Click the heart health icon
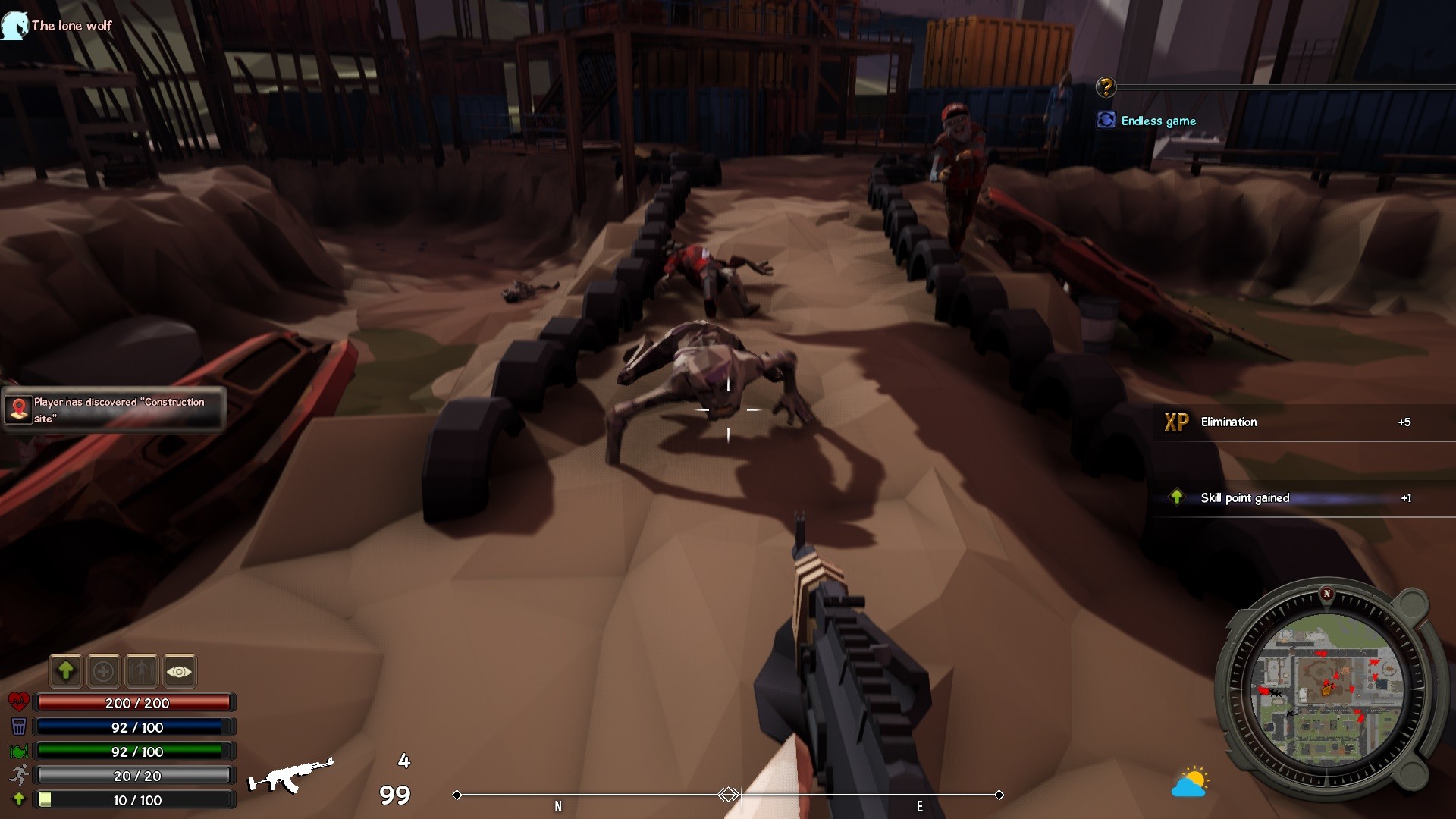The height and width of the screenshot is (819, 1456). click(18, 702)
